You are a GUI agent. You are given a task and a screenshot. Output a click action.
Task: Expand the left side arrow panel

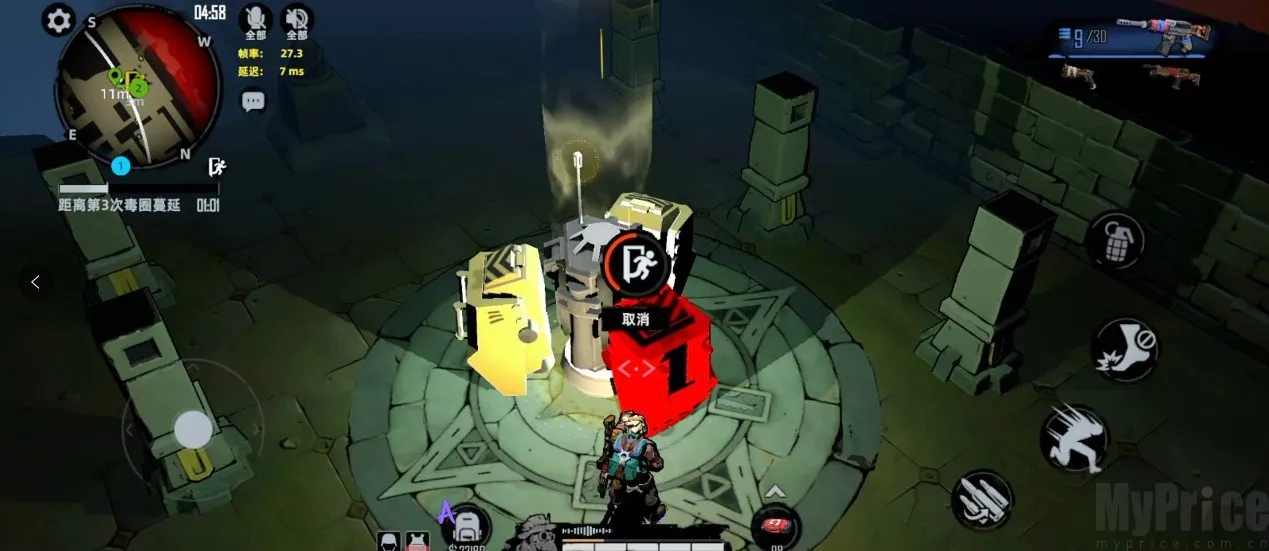36,282
